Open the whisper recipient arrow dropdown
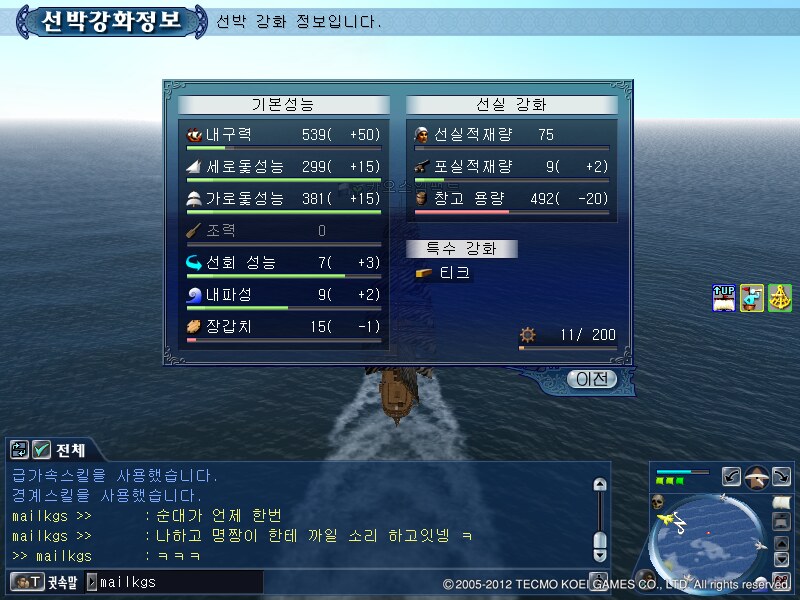 tap(92, 581)
